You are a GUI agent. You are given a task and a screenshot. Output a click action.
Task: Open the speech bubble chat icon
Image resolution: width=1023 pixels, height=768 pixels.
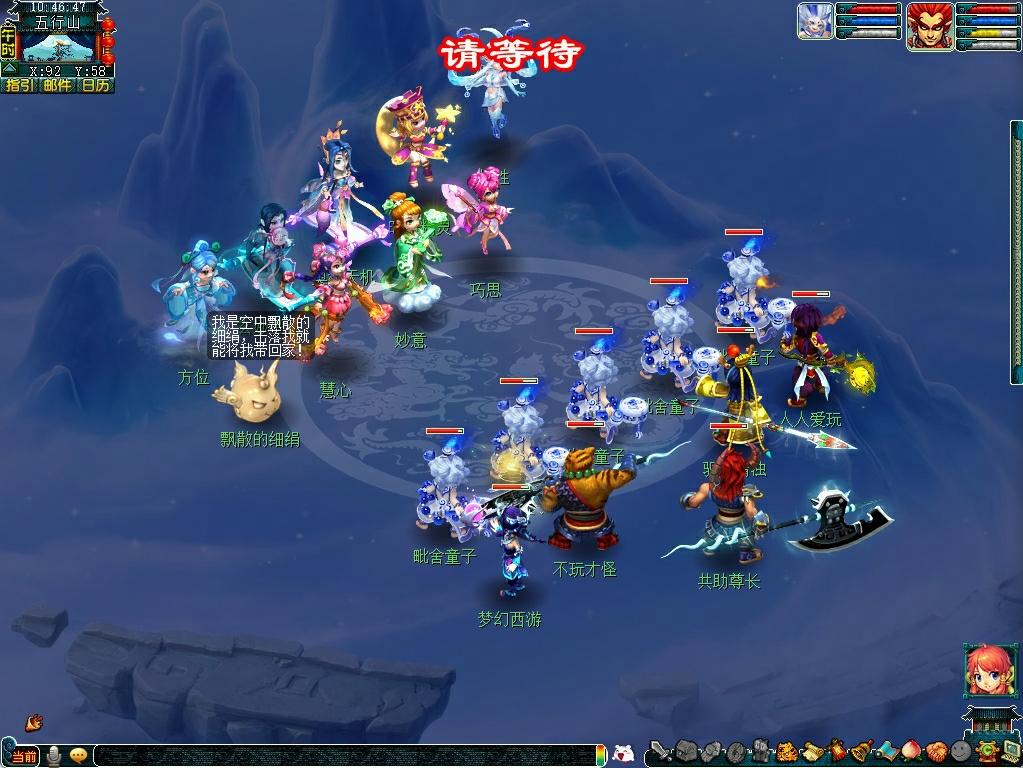(x=78, y=755)
